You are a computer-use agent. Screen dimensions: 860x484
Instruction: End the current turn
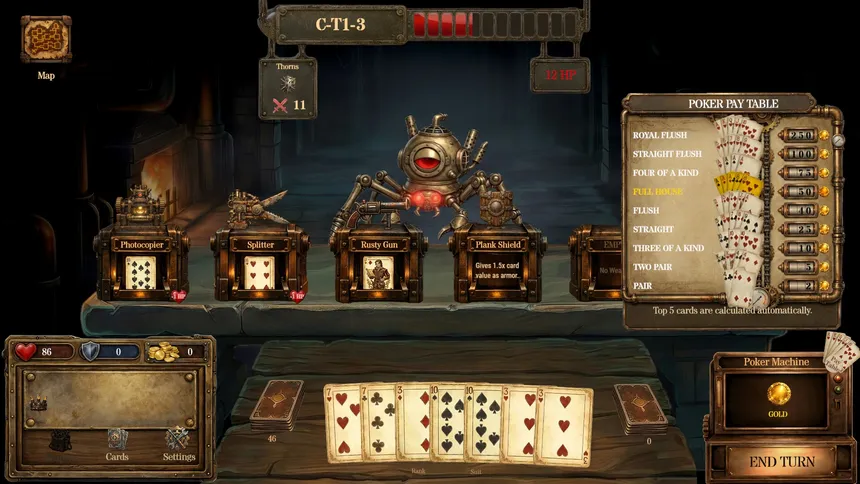point(782,462)
